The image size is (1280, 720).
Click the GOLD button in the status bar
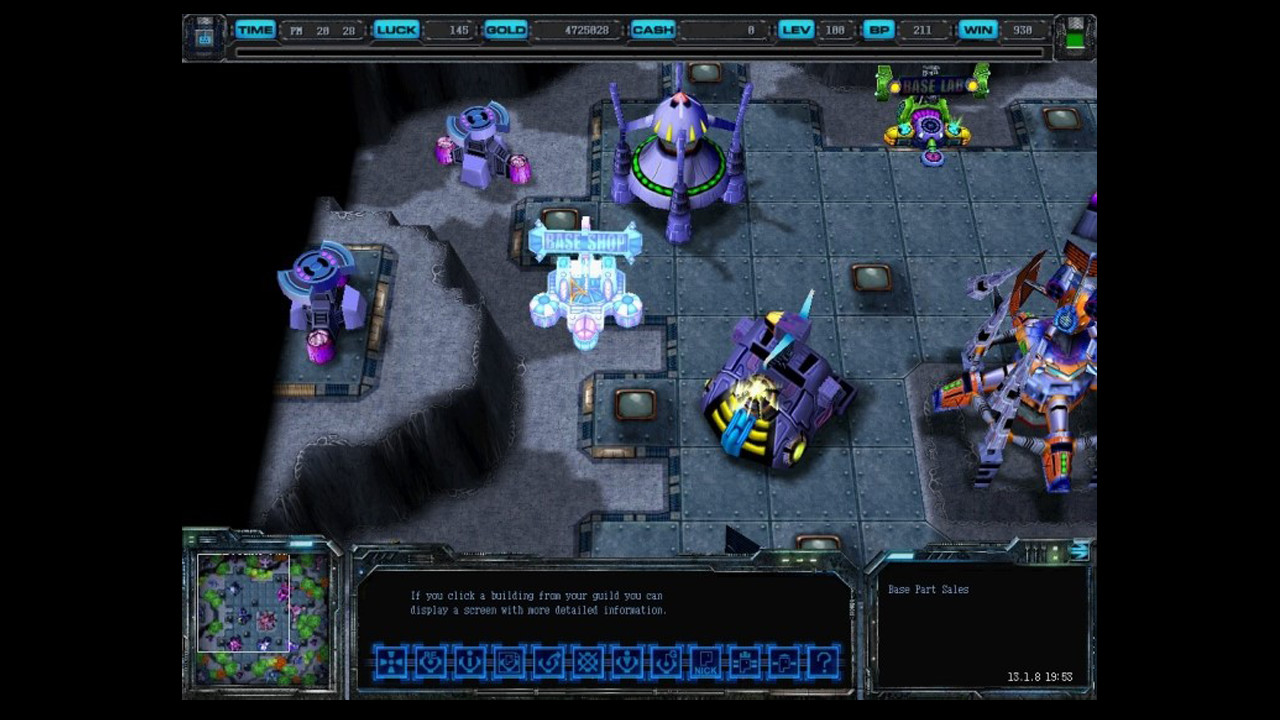(506, 30)
